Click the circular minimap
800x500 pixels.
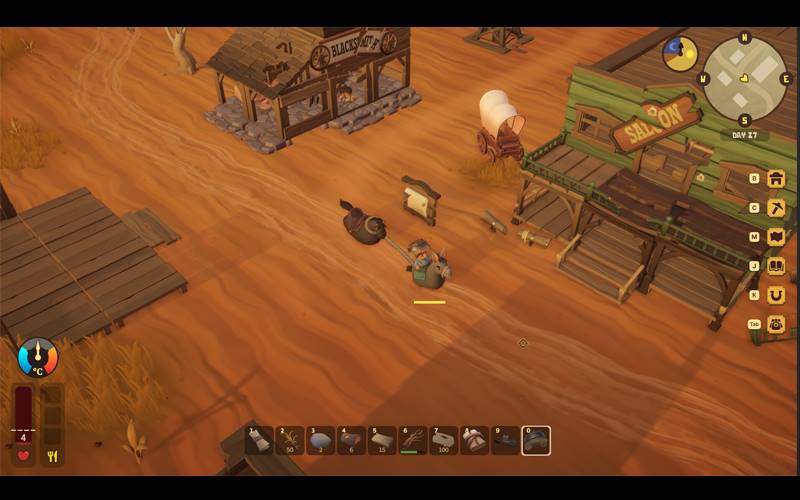(745, 79)
